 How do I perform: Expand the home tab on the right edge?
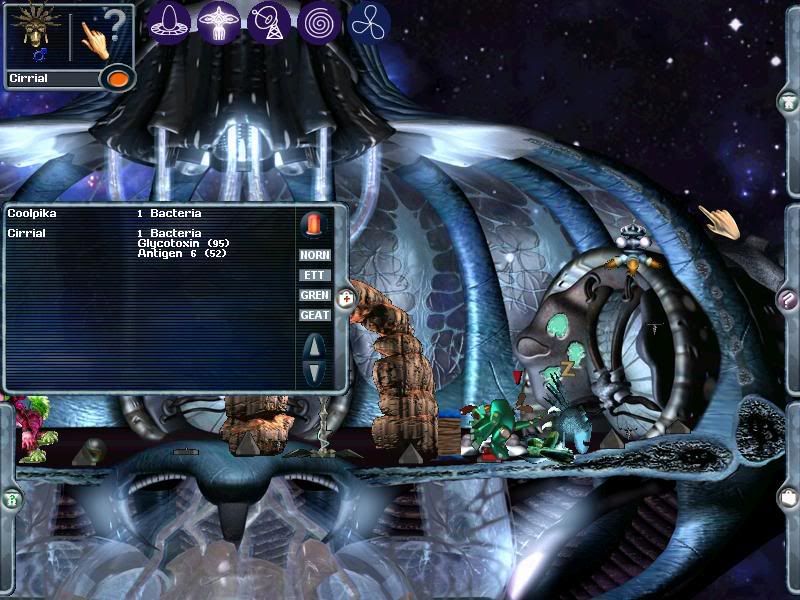point(787,101)
